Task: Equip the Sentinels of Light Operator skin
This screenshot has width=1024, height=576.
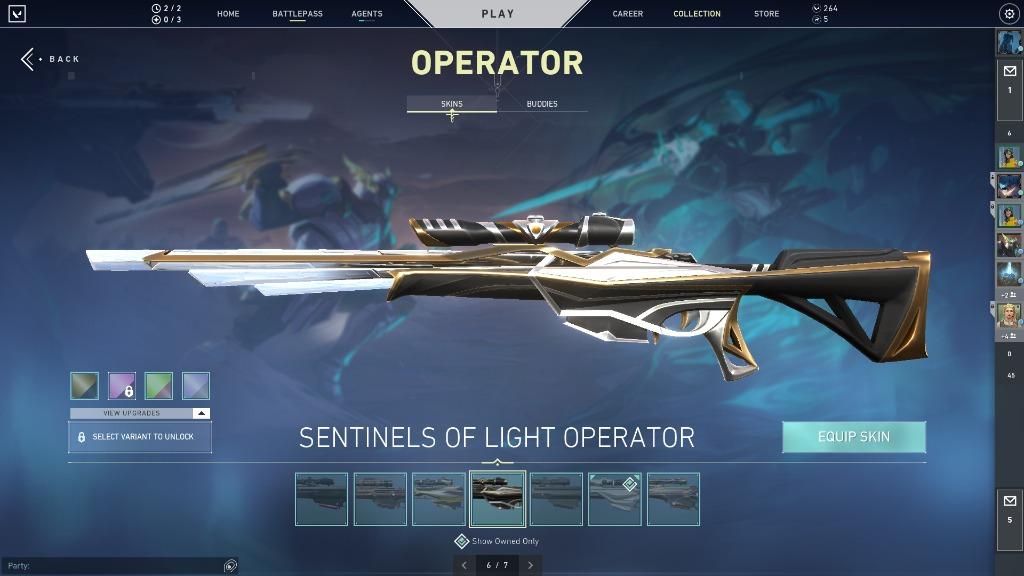Action: 854,437
